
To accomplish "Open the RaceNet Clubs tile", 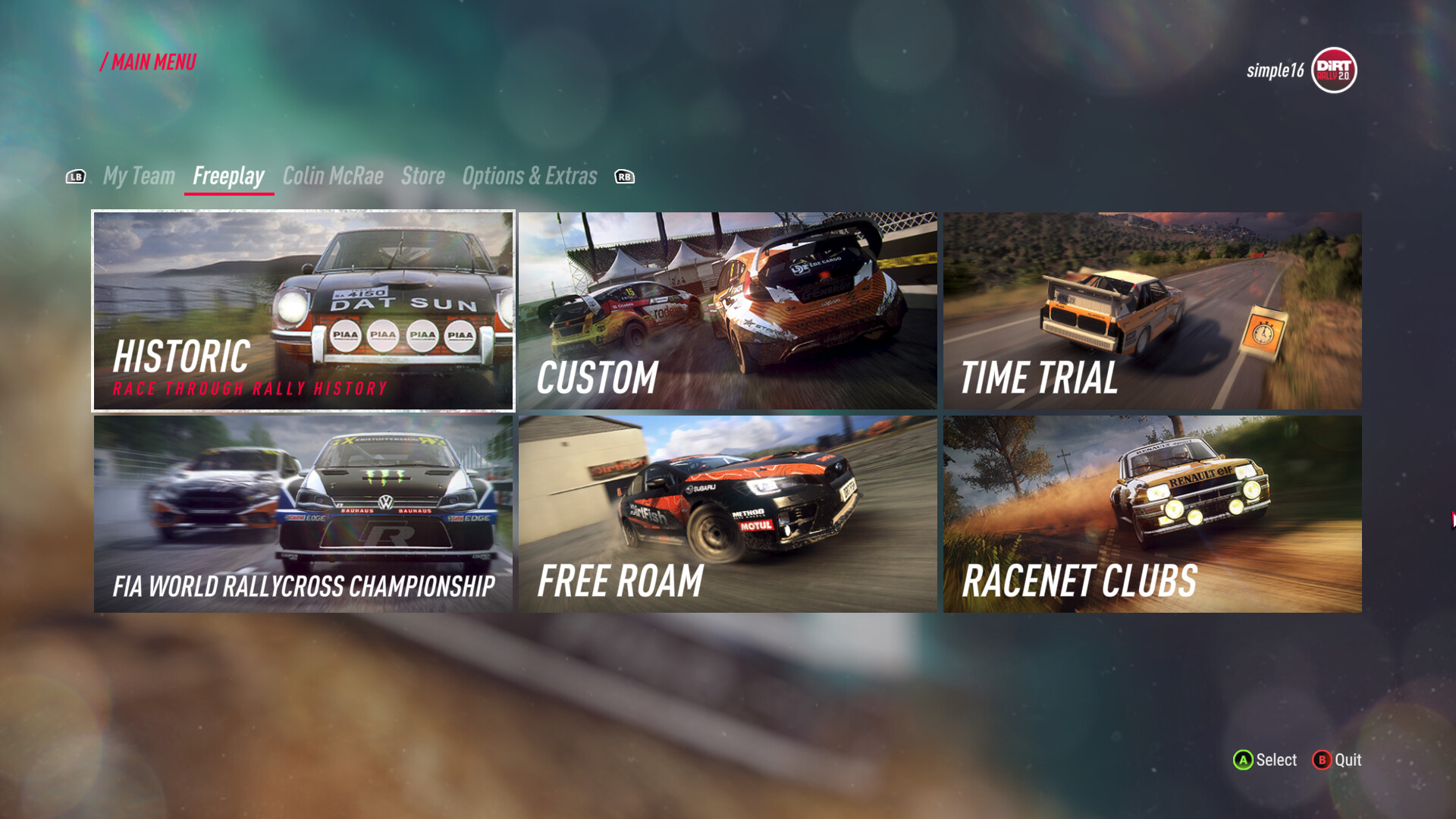I will coord(1152,513).
